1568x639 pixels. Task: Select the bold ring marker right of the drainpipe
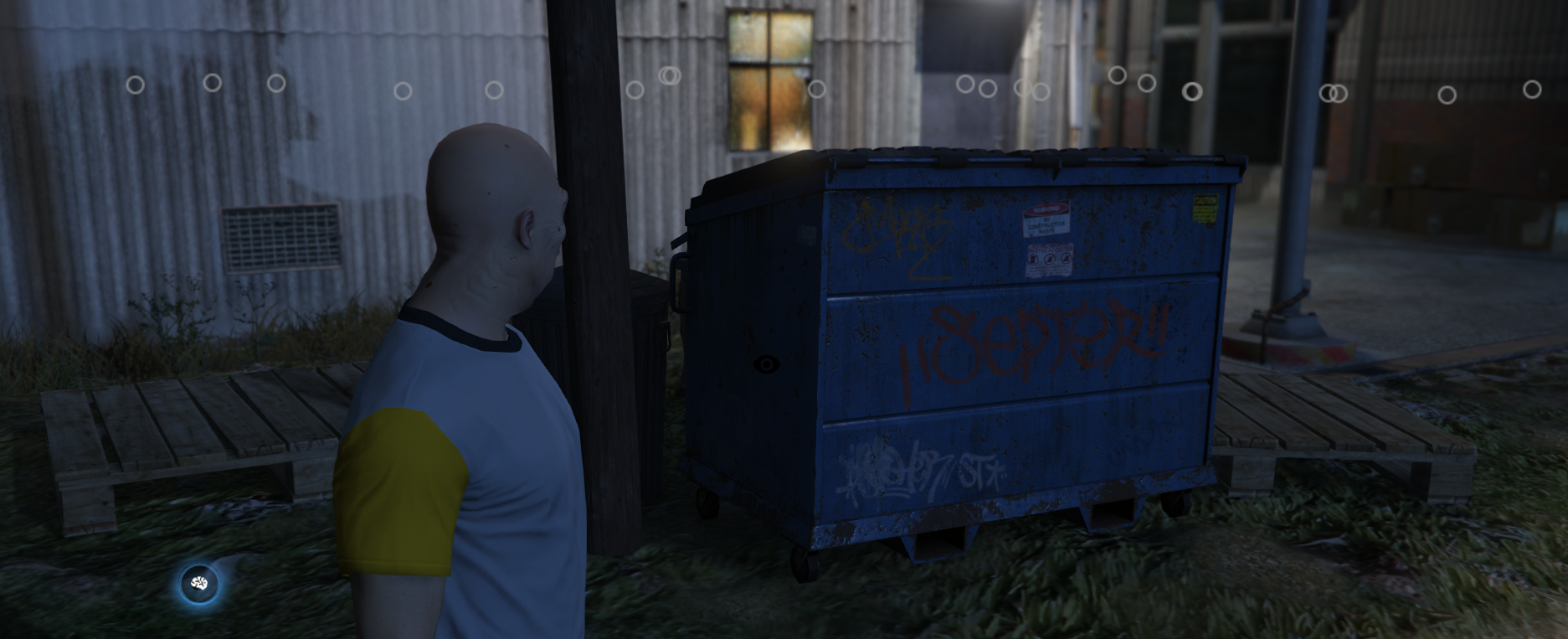[1192, 92]
